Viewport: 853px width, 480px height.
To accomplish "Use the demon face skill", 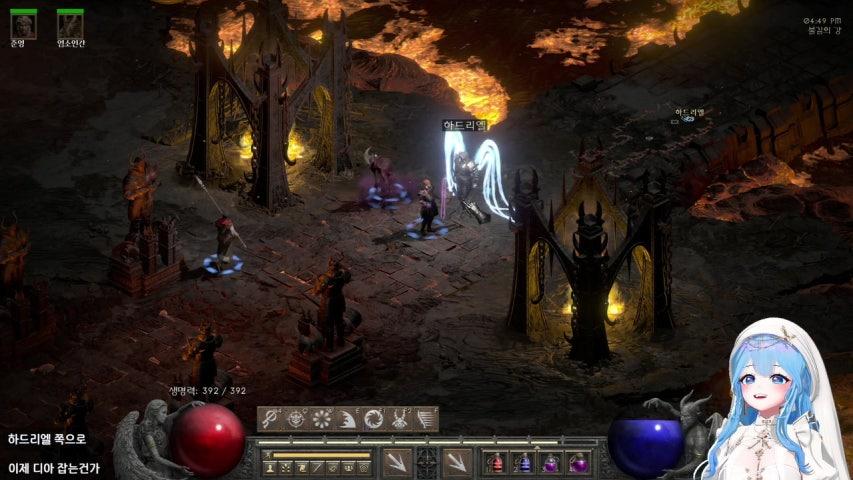I will [x=296, y=419].
